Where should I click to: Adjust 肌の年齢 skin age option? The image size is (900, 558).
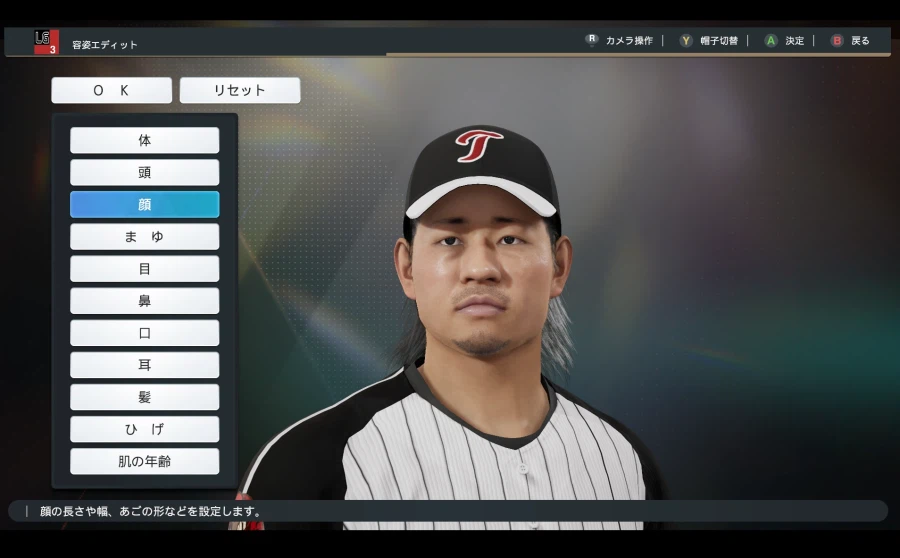click(144, 461)
